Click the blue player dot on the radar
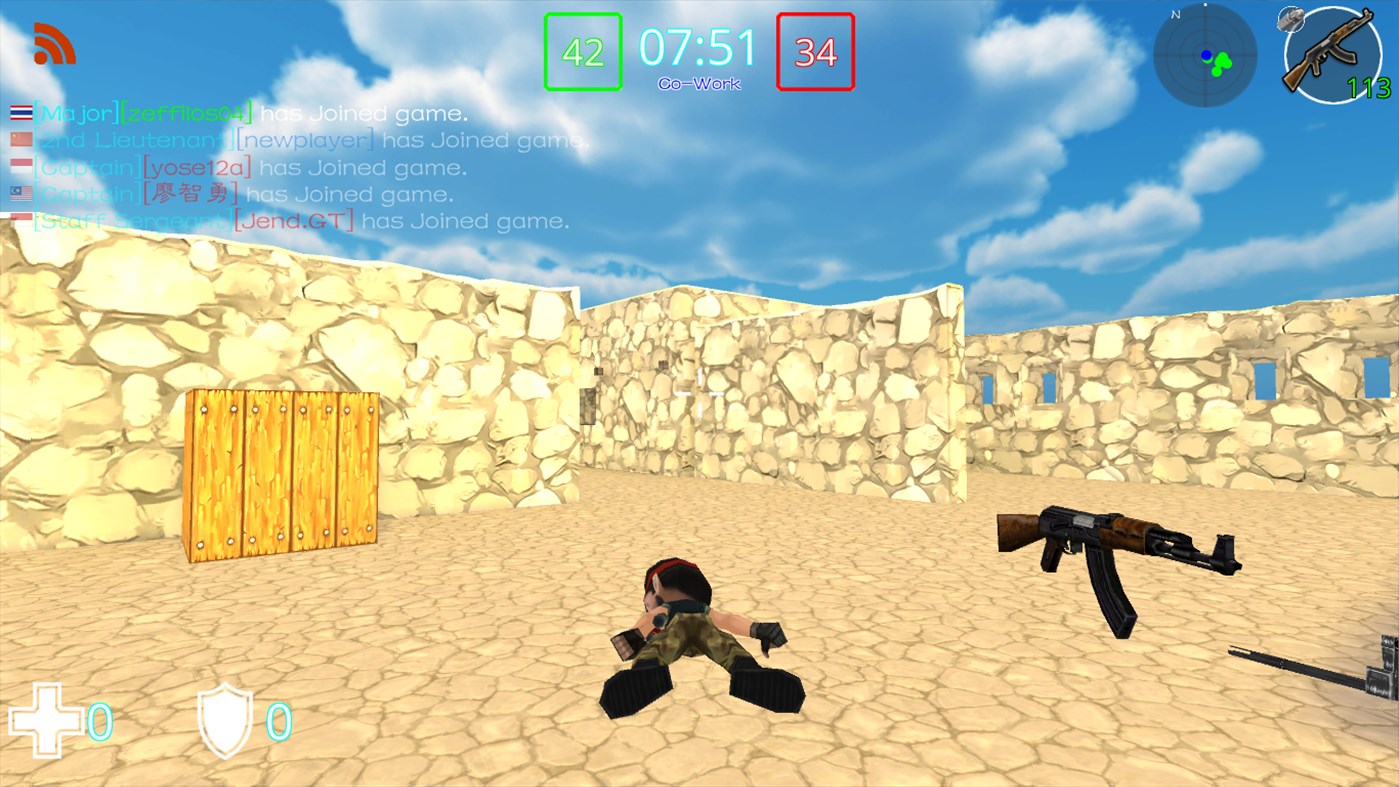 click(x=1207, y=54)
